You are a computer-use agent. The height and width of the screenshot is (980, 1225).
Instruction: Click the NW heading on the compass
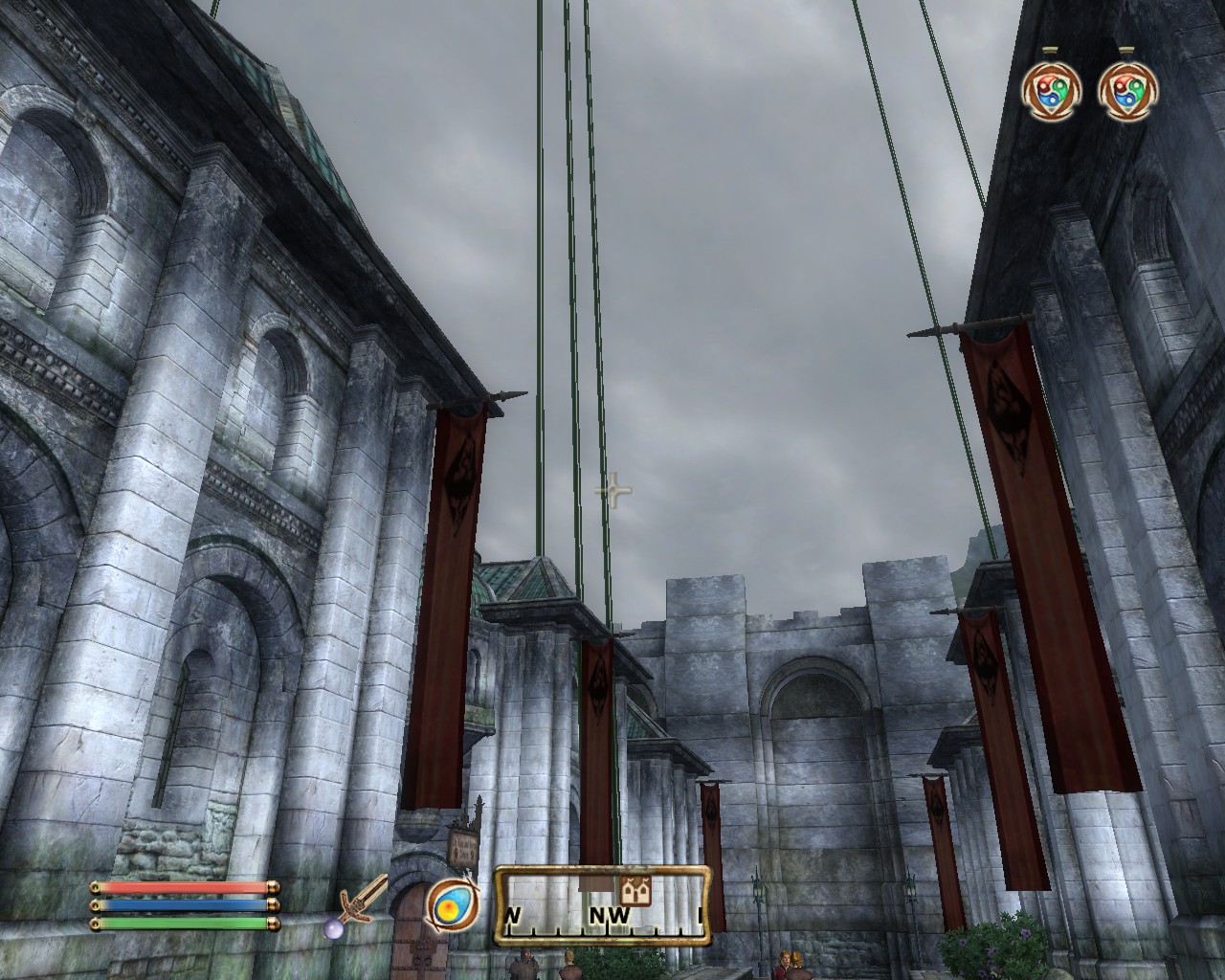[609, 916]
